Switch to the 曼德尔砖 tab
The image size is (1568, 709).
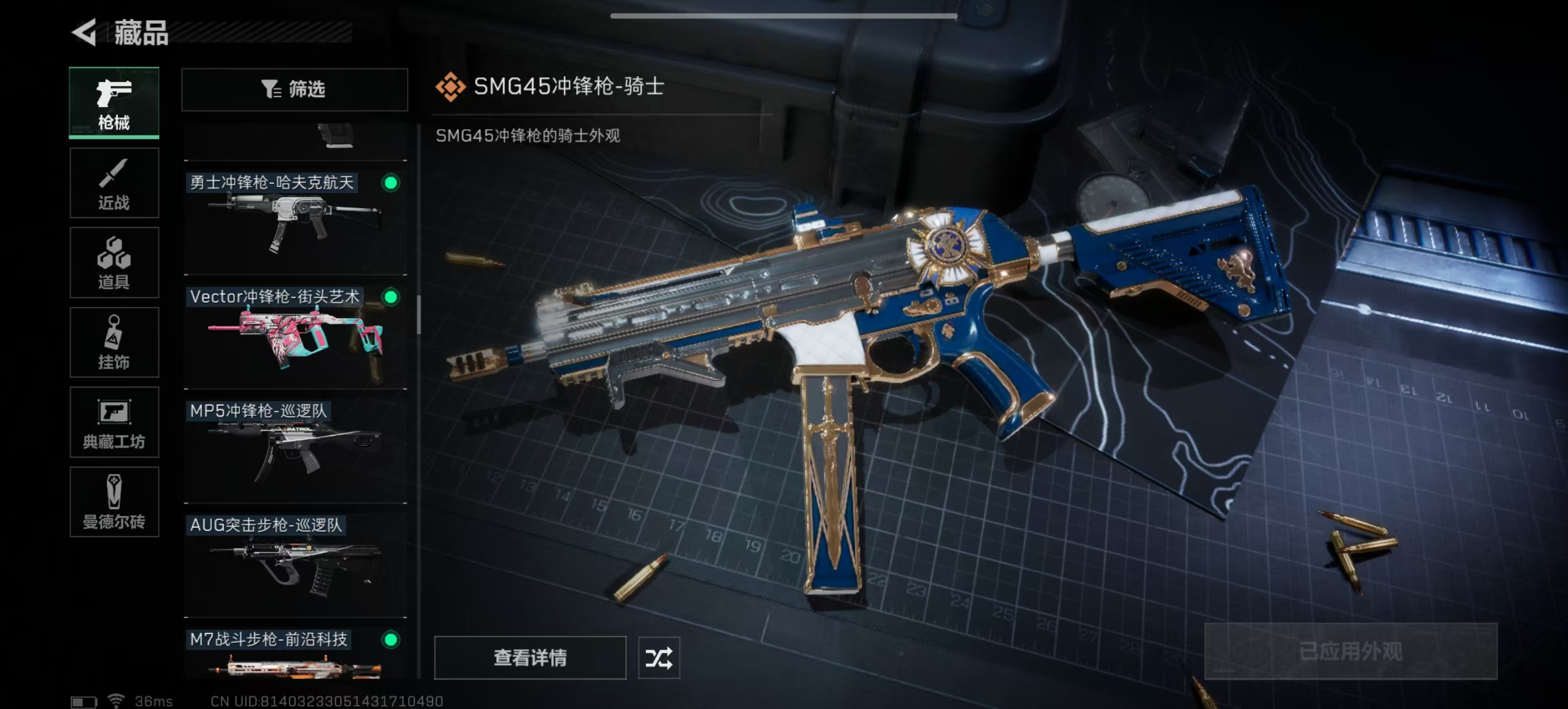point(114,502)
